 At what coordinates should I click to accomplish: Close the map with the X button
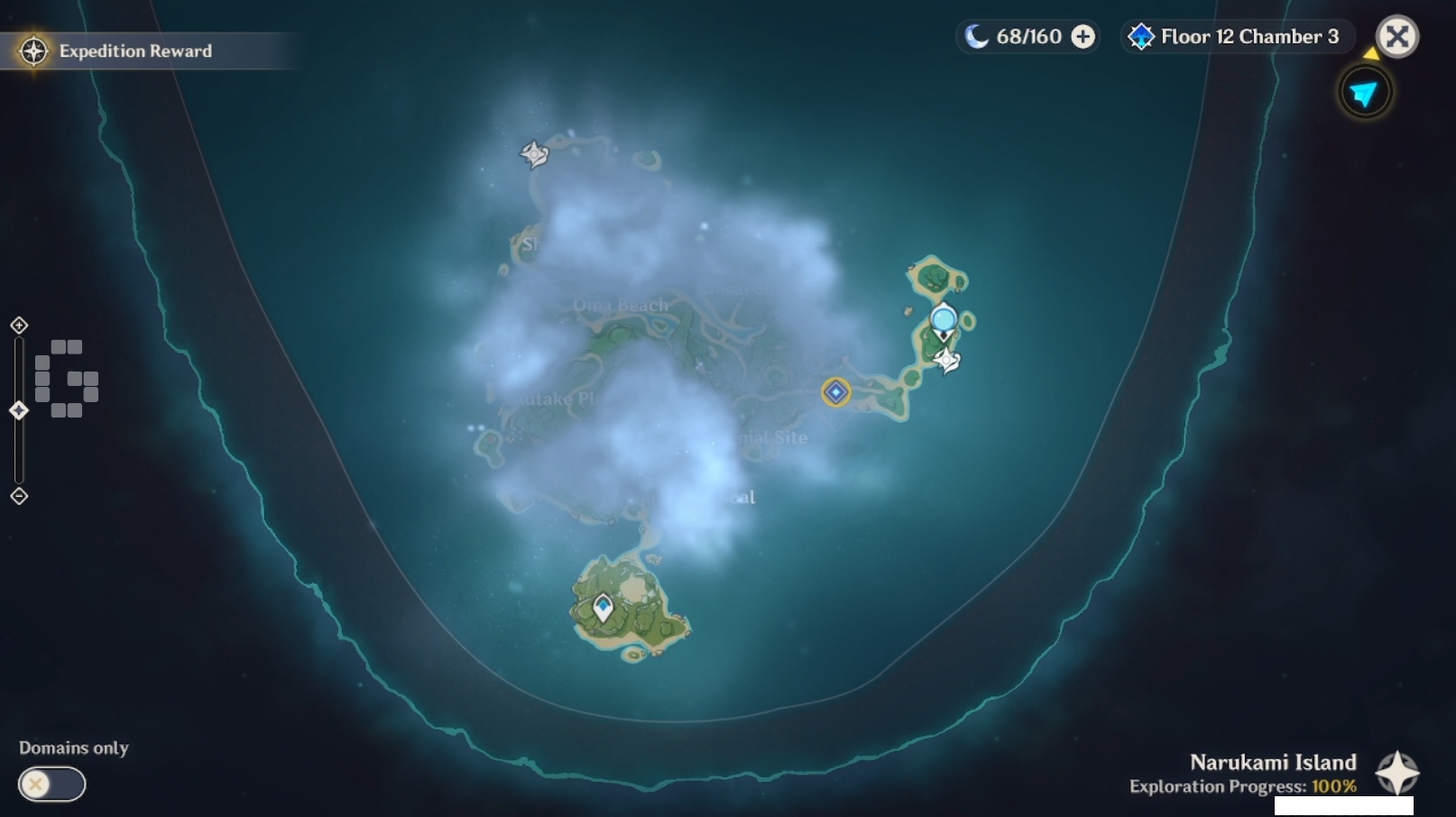[1396, 37]
